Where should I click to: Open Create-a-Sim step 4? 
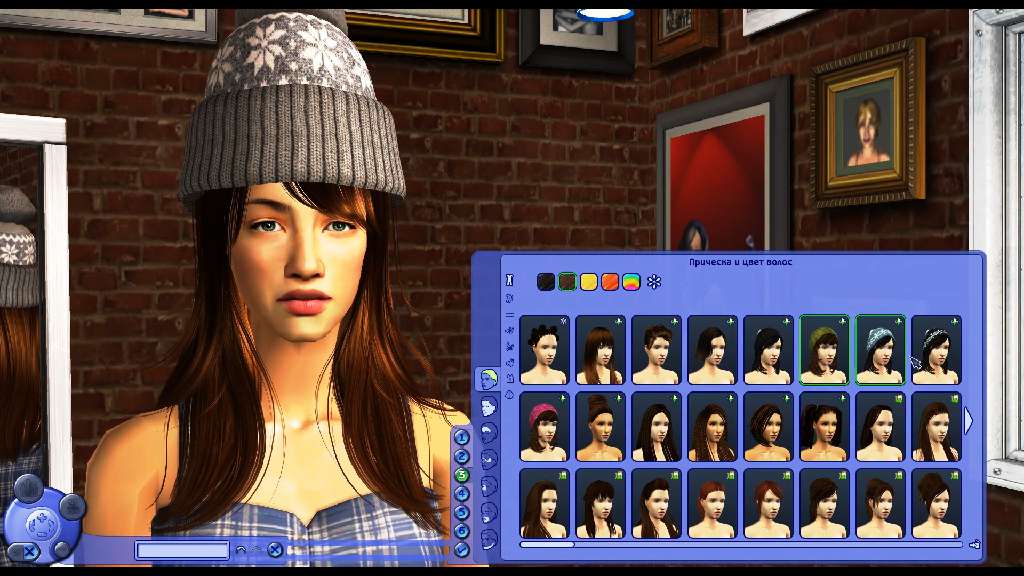pyautogui.click(x=462, y=493)
